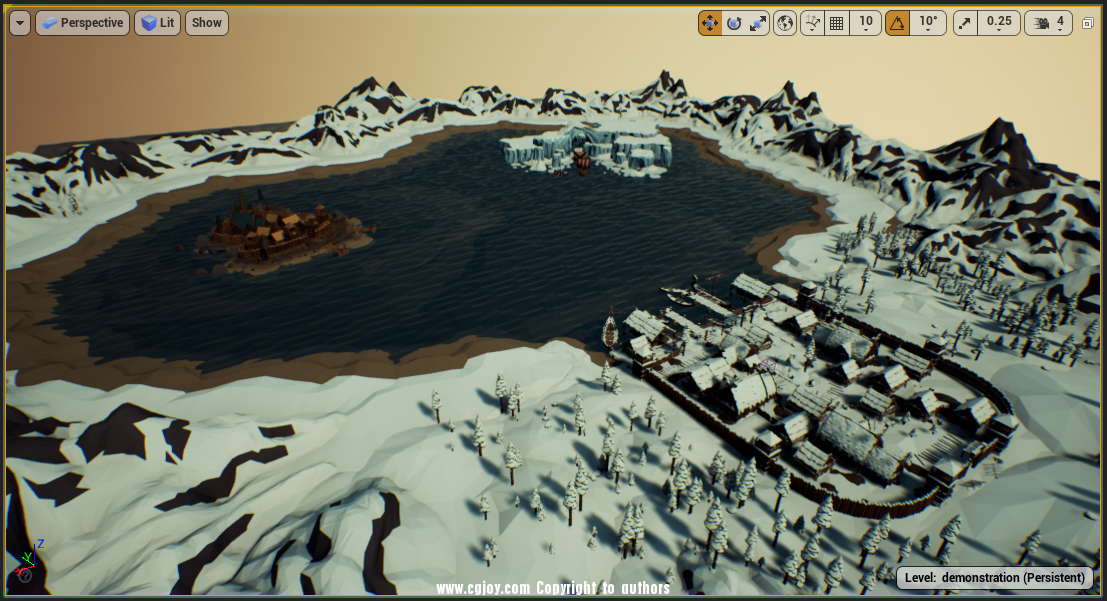Image resolution: width=1107 pixels, height=601 pixels.
Task: Toggle rotation angle snapping
Action: (x=897, y=23)
